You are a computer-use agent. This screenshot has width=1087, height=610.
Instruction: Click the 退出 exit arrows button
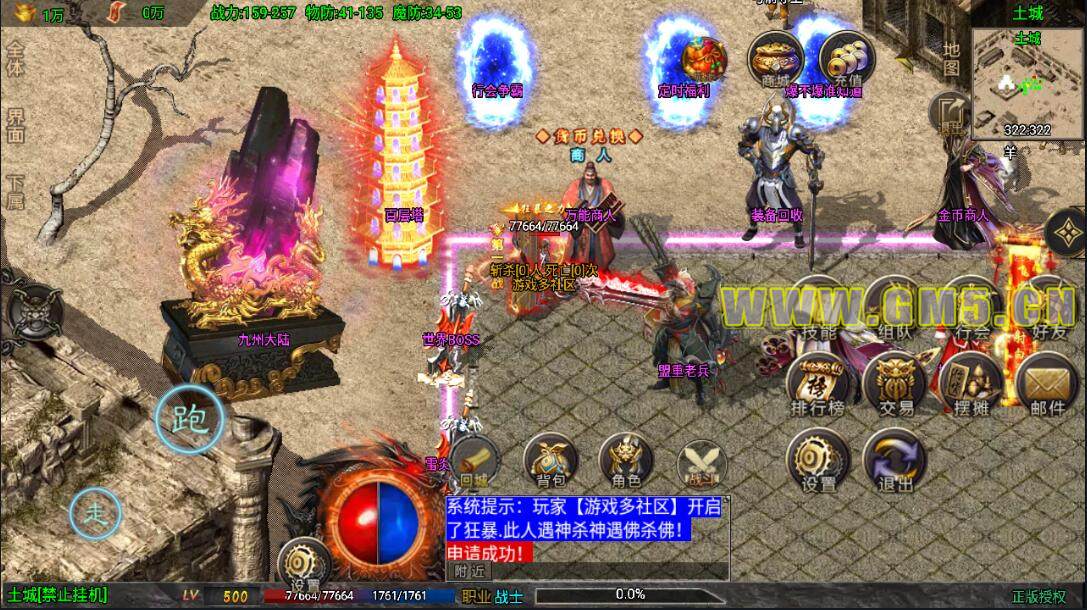pyautogui.click(x=895, y=461)
